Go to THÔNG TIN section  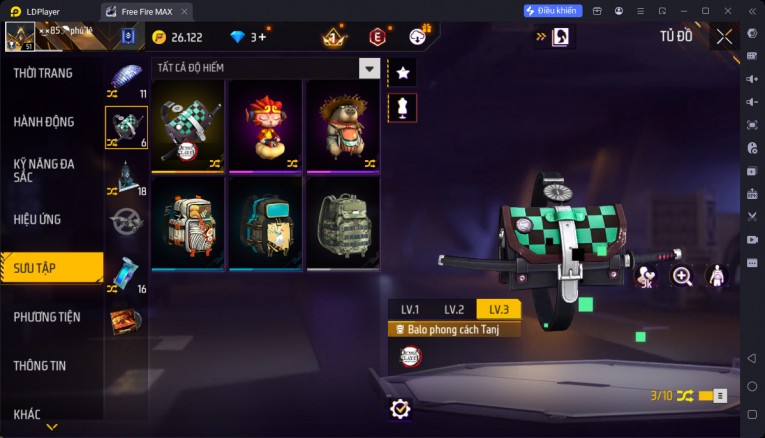(x=40, y=366)
